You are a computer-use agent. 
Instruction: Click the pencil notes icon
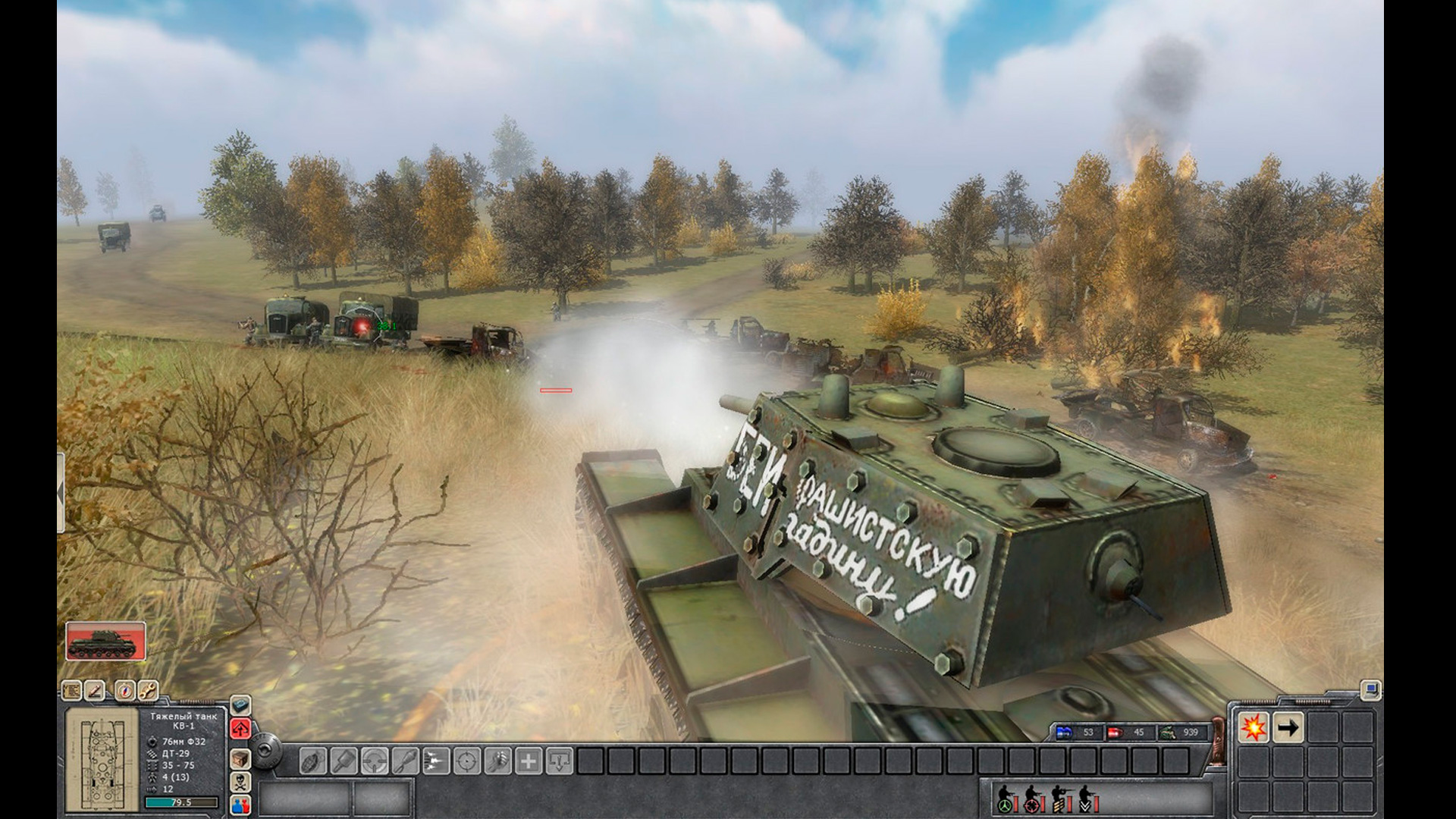(94, 691)
